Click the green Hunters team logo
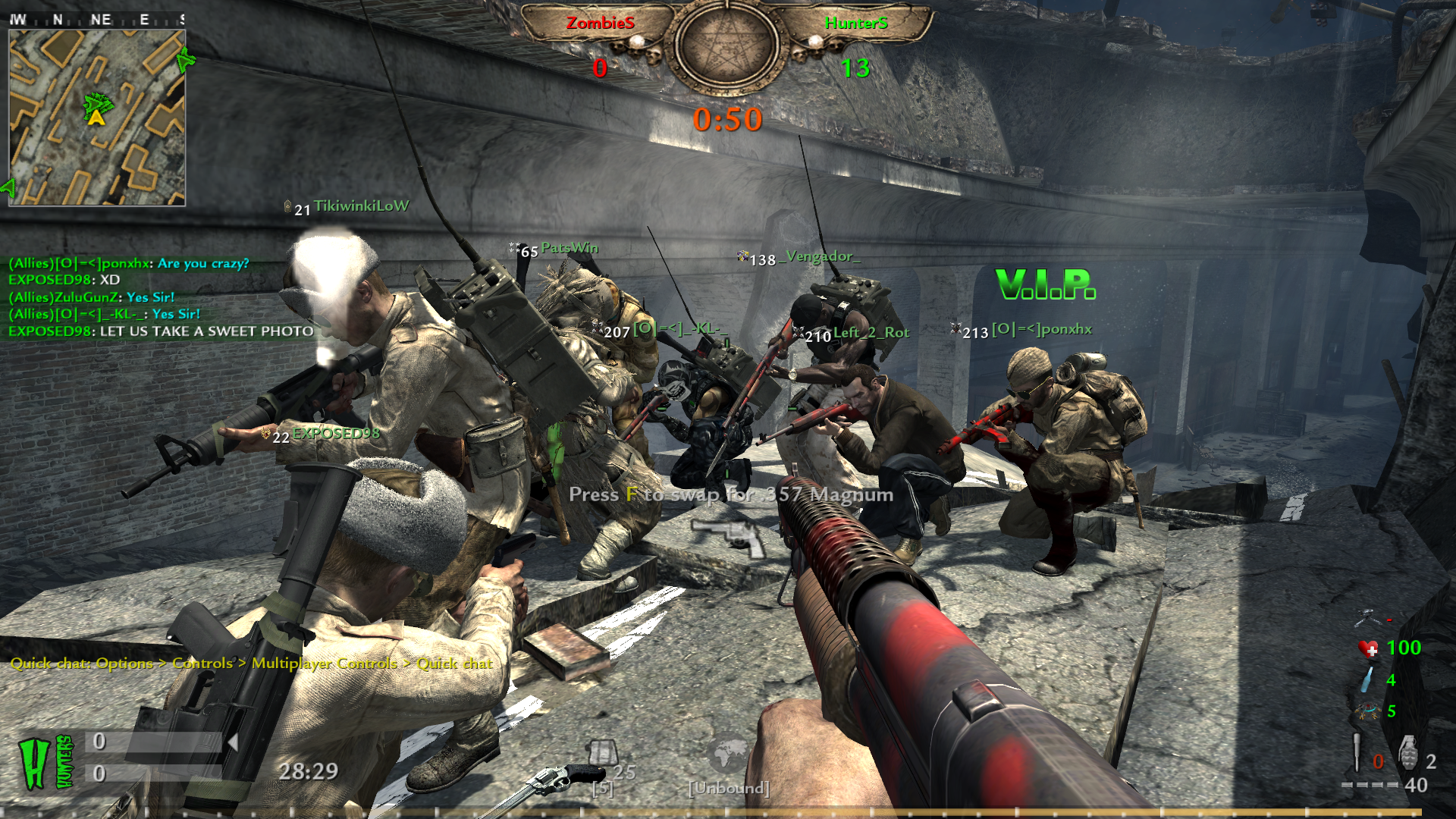1456x819 pixels. (x=45, y=762)
